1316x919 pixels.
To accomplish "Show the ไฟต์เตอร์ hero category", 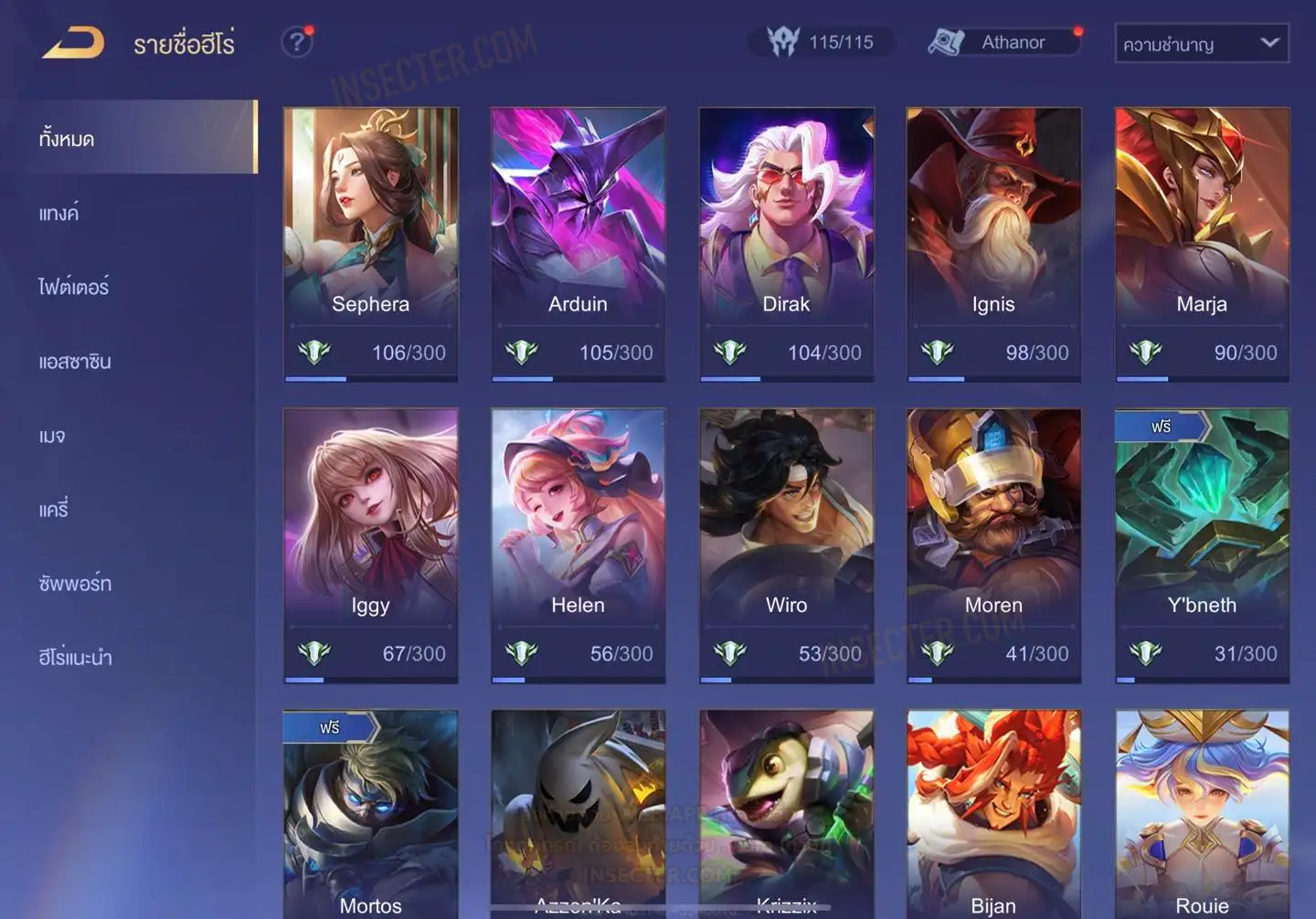I will tap(74, 287).
